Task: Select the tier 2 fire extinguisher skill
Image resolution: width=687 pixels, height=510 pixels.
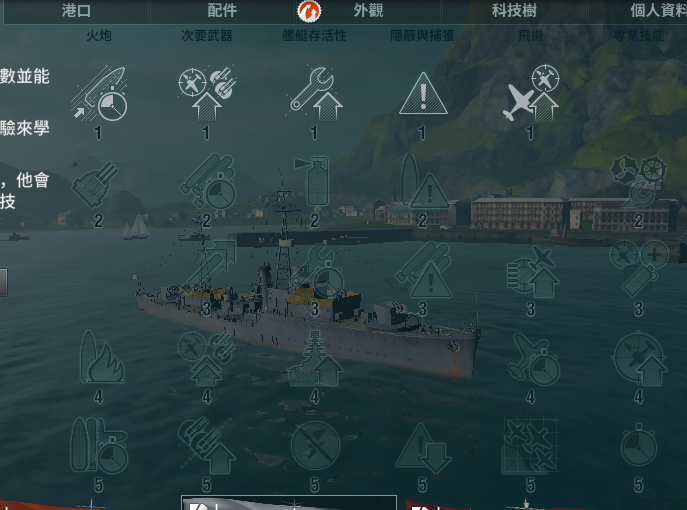Action: (314, 184)
